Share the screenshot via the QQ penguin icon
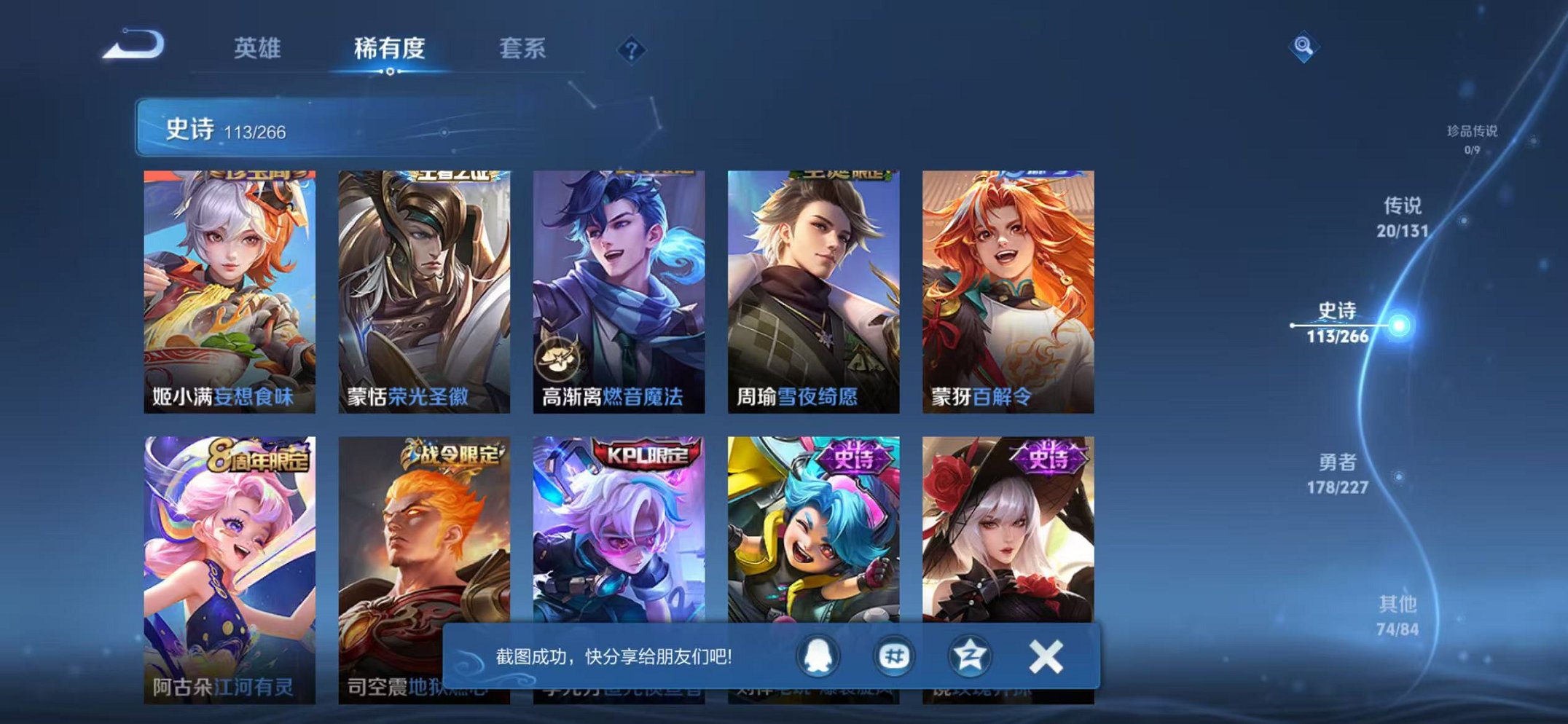 (819, 656)
